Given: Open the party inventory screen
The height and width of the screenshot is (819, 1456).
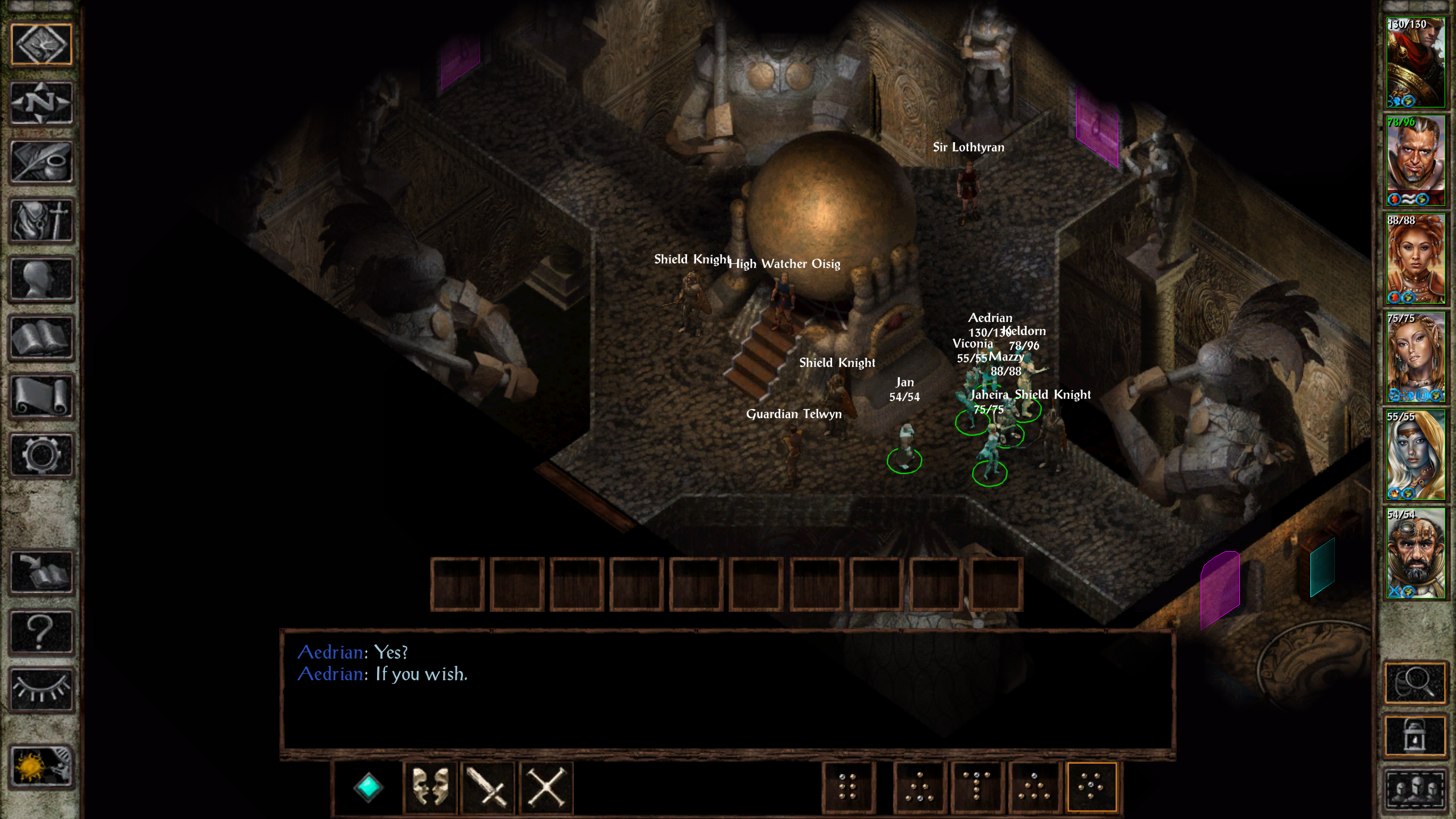Looking at the screenshot, I should click(x=42, y=221).
